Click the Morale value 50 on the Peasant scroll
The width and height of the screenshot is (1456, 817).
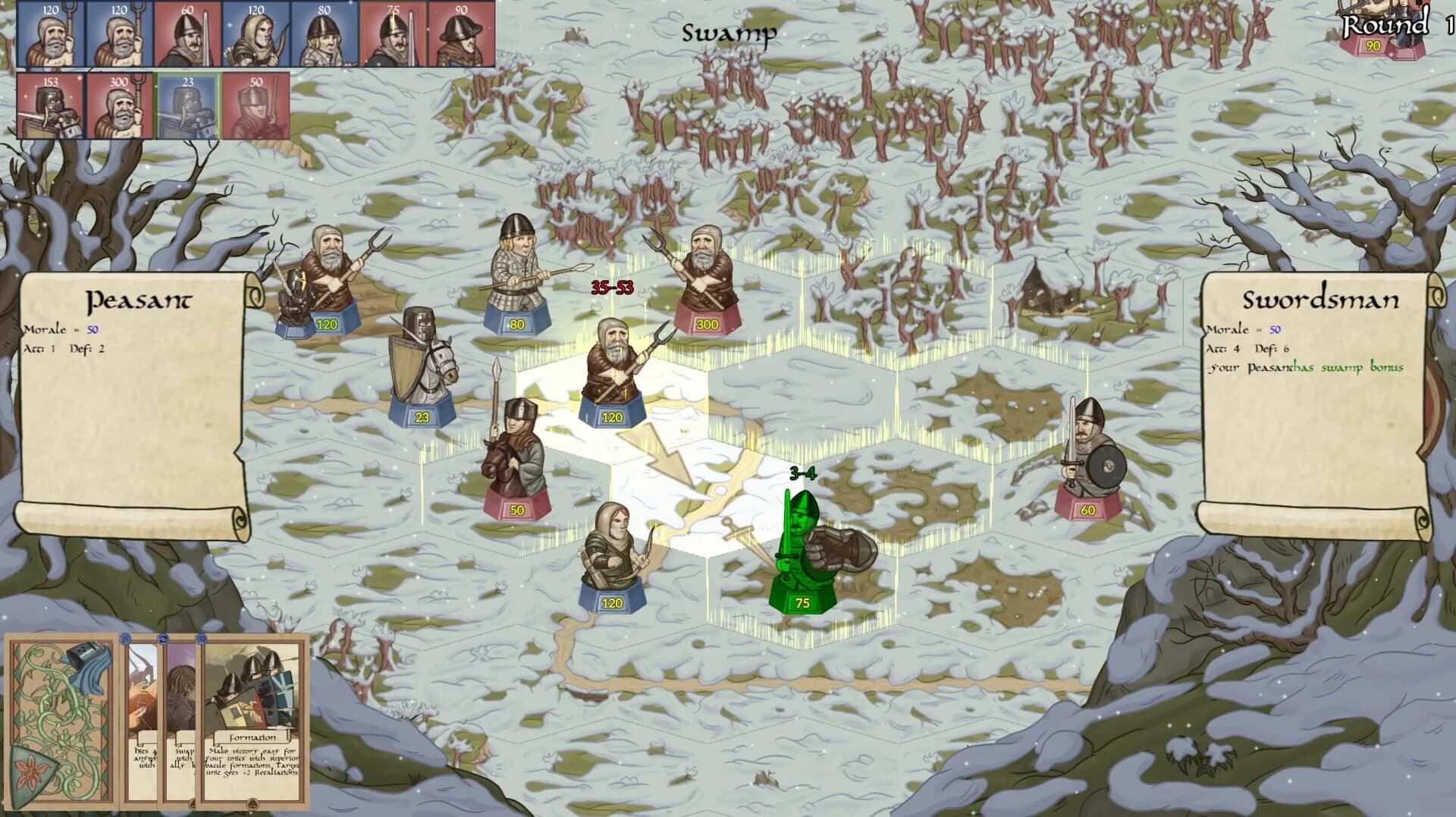[91, 329]
